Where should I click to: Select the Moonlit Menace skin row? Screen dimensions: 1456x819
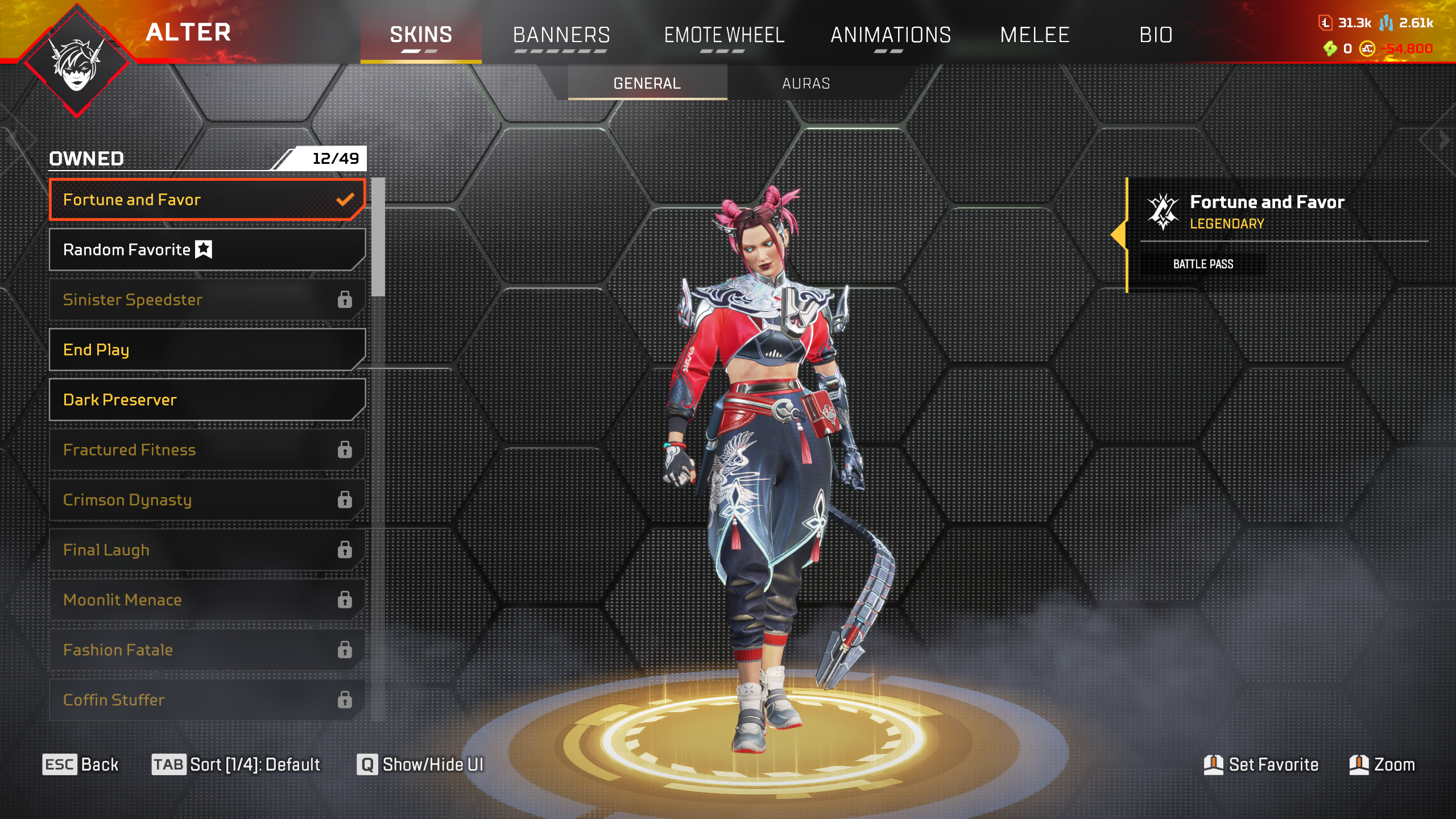point(207,600)
